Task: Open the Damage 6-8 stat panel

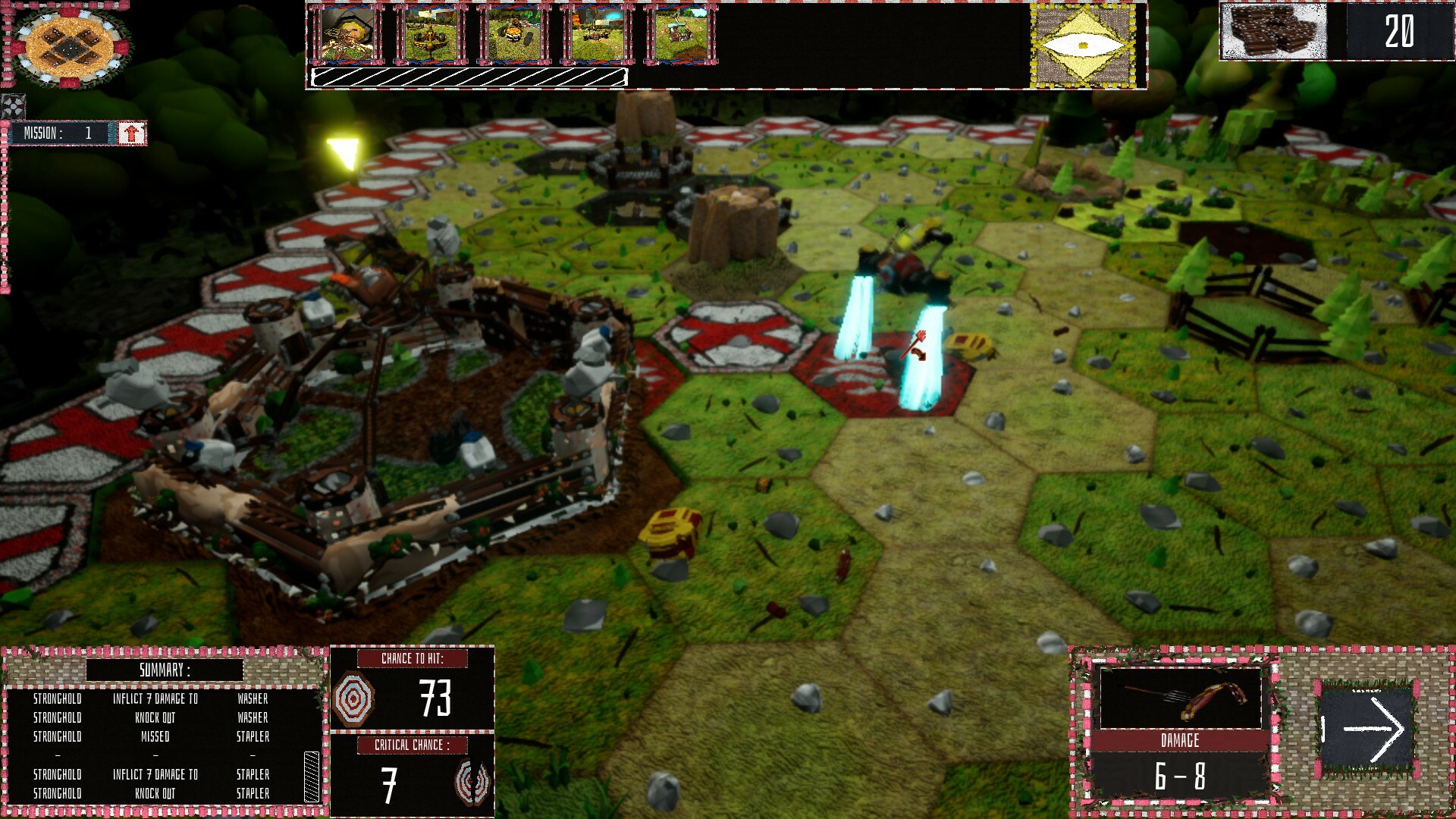Action: 1183,768
